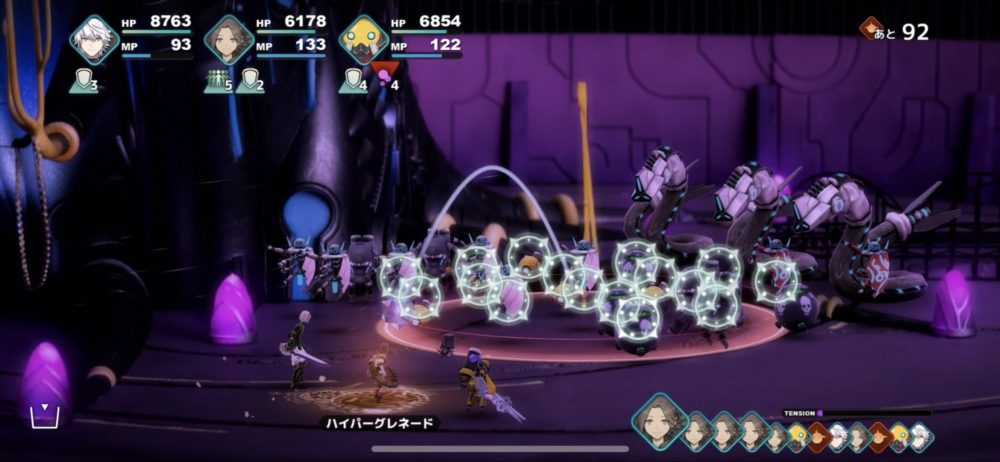Select the white-haired party member portrait
The height and width of the screenshot is (462, 1000).
click(x=94, y=40)
